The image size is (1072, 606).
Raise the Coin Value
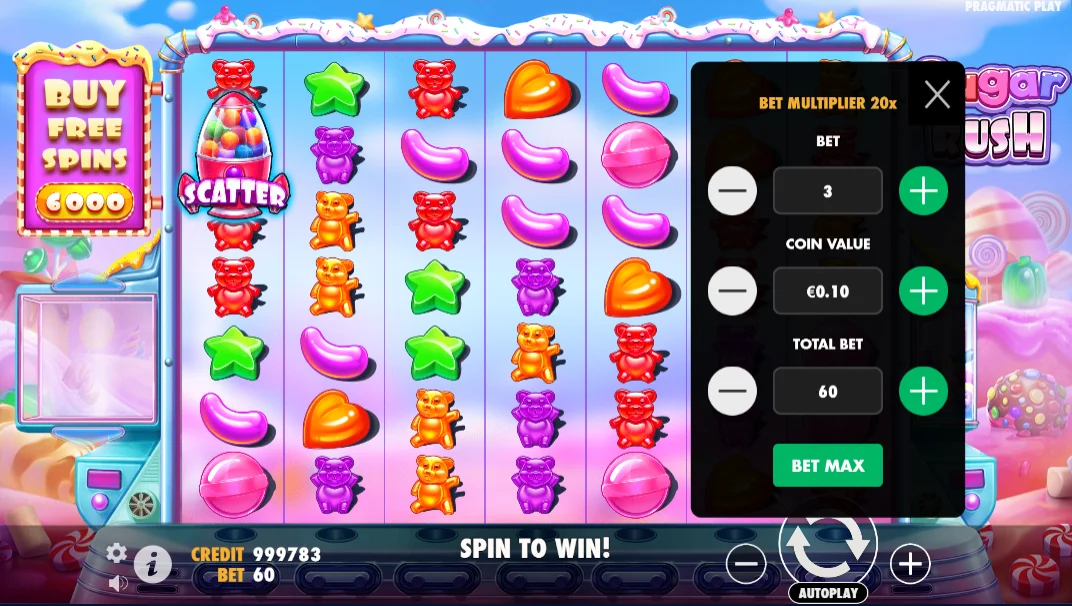[923, 291]
